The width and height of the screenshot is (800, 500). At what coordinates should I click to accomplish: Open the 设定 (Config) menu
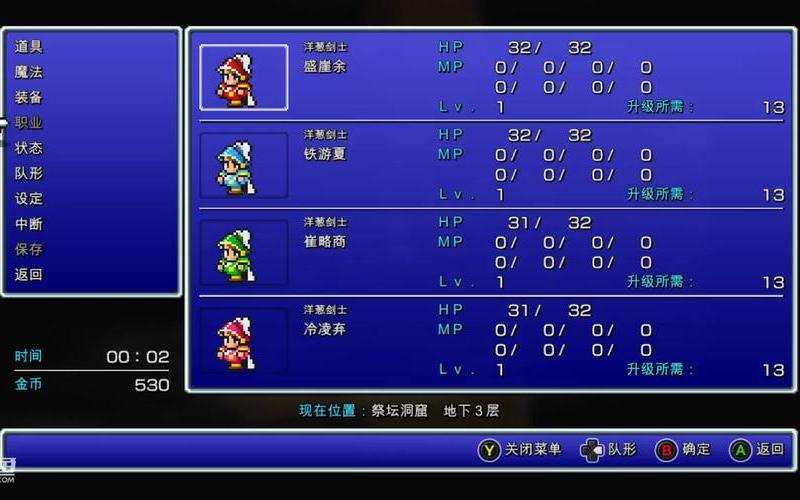pos(29,199)
